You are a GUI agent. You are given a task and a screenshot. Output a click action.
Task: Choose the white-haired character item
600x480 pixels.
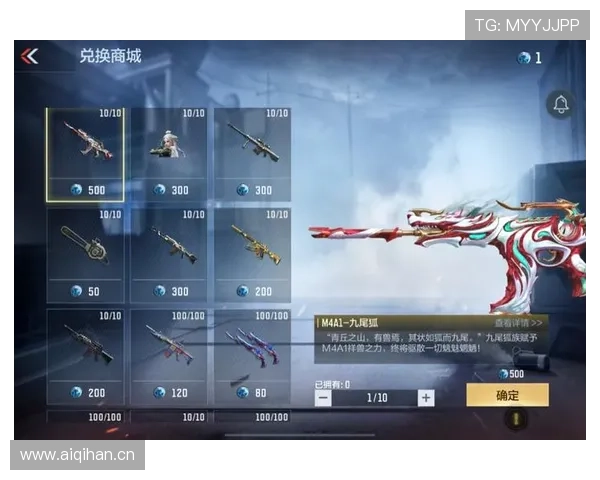click(x=168, y=155)
